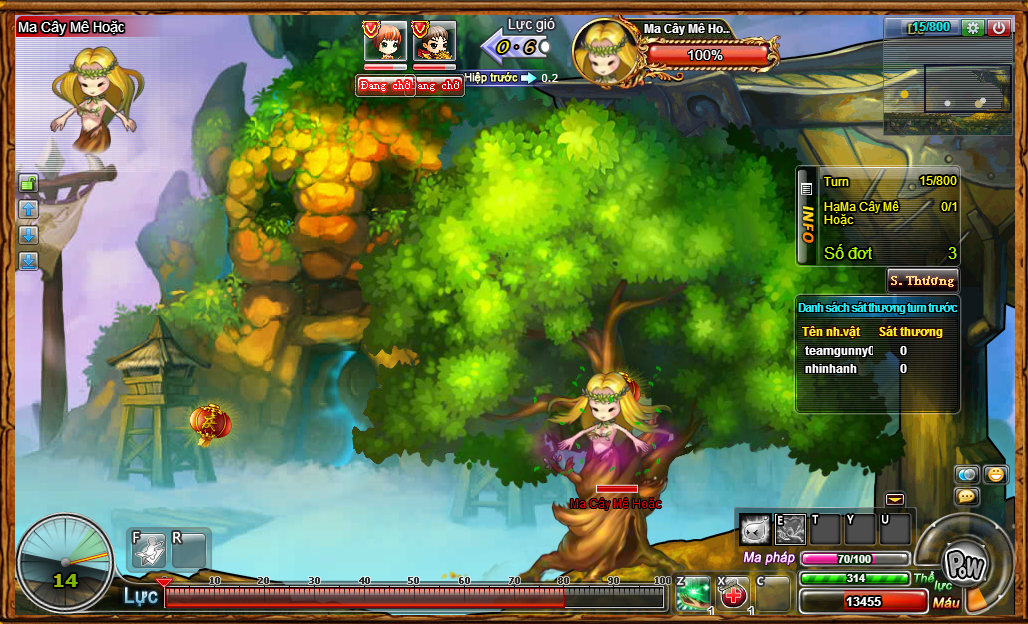Viewport: 1028px width, 624px height.
Task: Use the red cross health pack item
Action: point(734,595)
